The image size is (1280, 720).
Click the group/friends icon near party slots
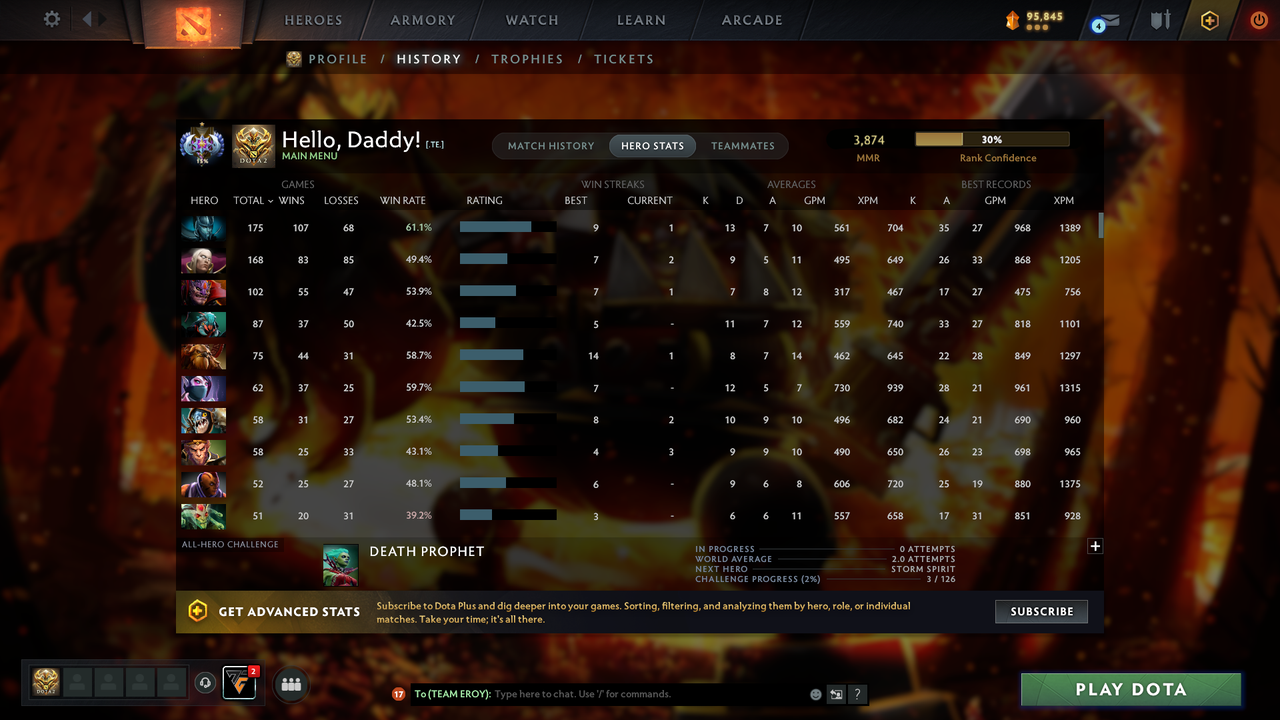(290, 684)
